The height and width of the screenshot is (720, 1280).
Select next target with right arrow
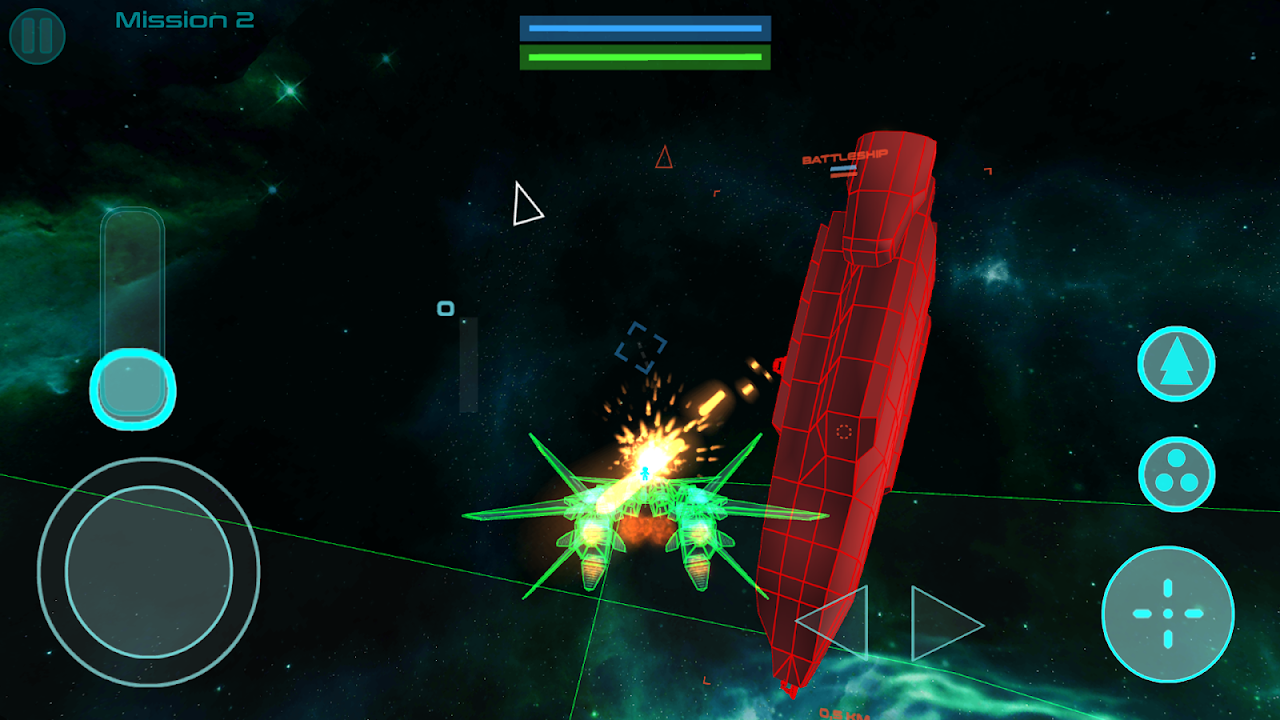click(945, 624)
